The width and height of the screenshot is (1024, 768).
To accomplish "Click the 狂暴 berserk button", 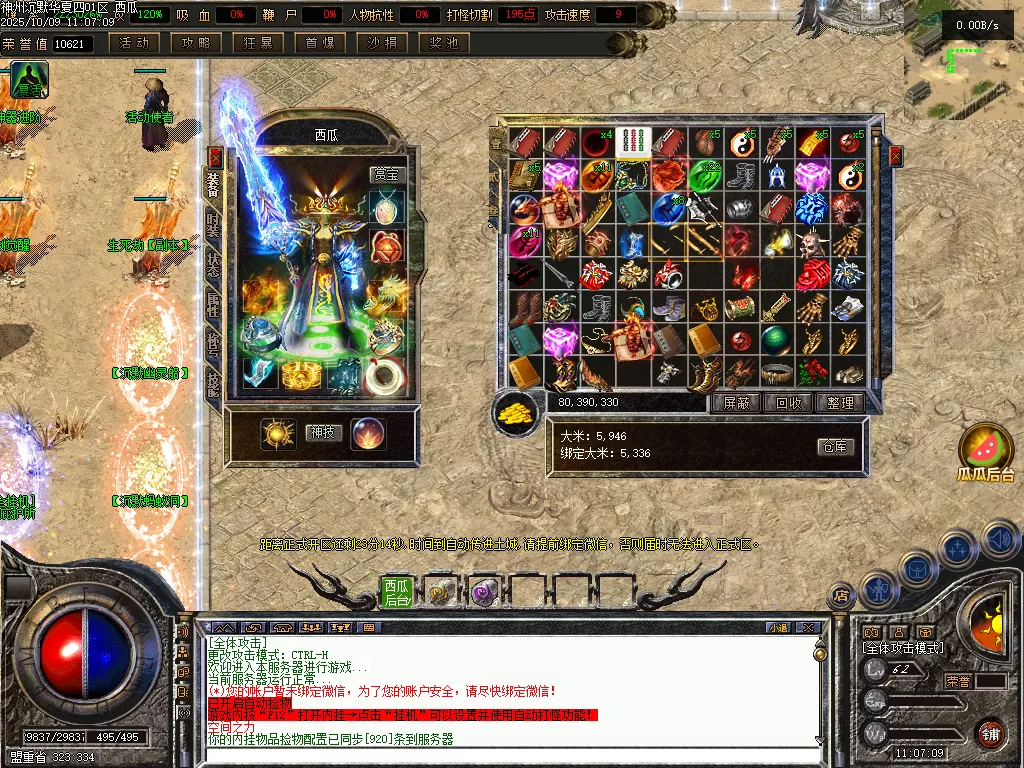I will 258,43.
